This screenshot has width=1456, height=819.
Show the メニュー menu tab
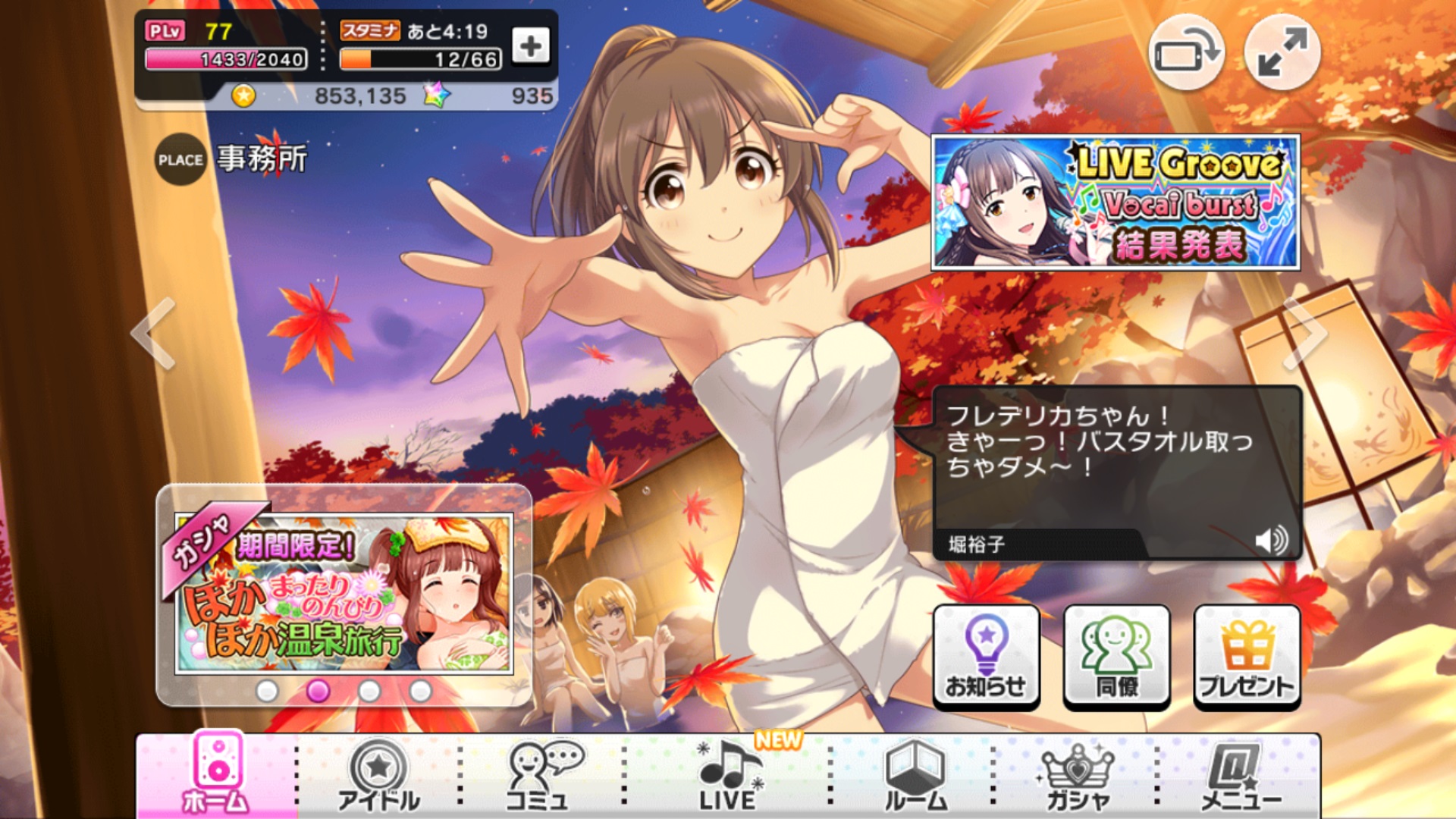[1241, 777]
